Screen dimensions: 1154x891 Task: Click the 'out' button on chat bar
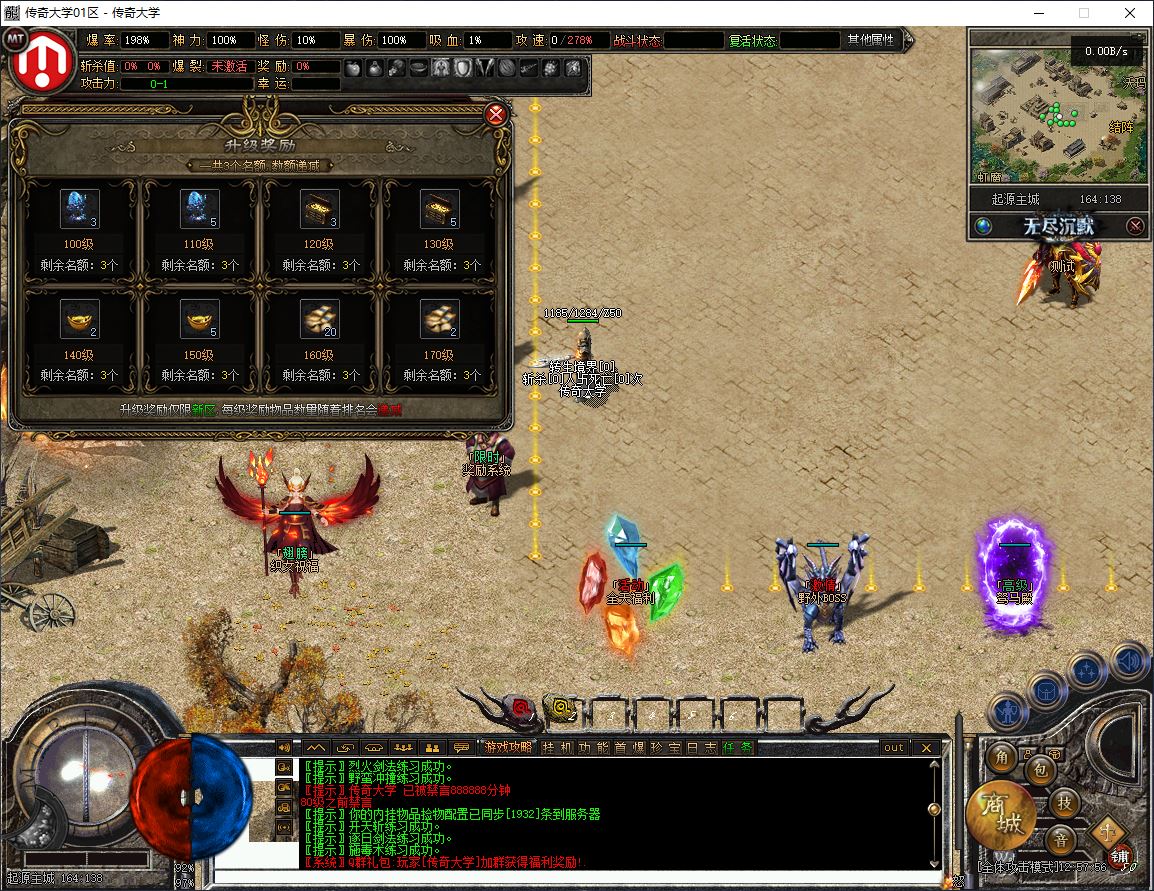point(893,747)
